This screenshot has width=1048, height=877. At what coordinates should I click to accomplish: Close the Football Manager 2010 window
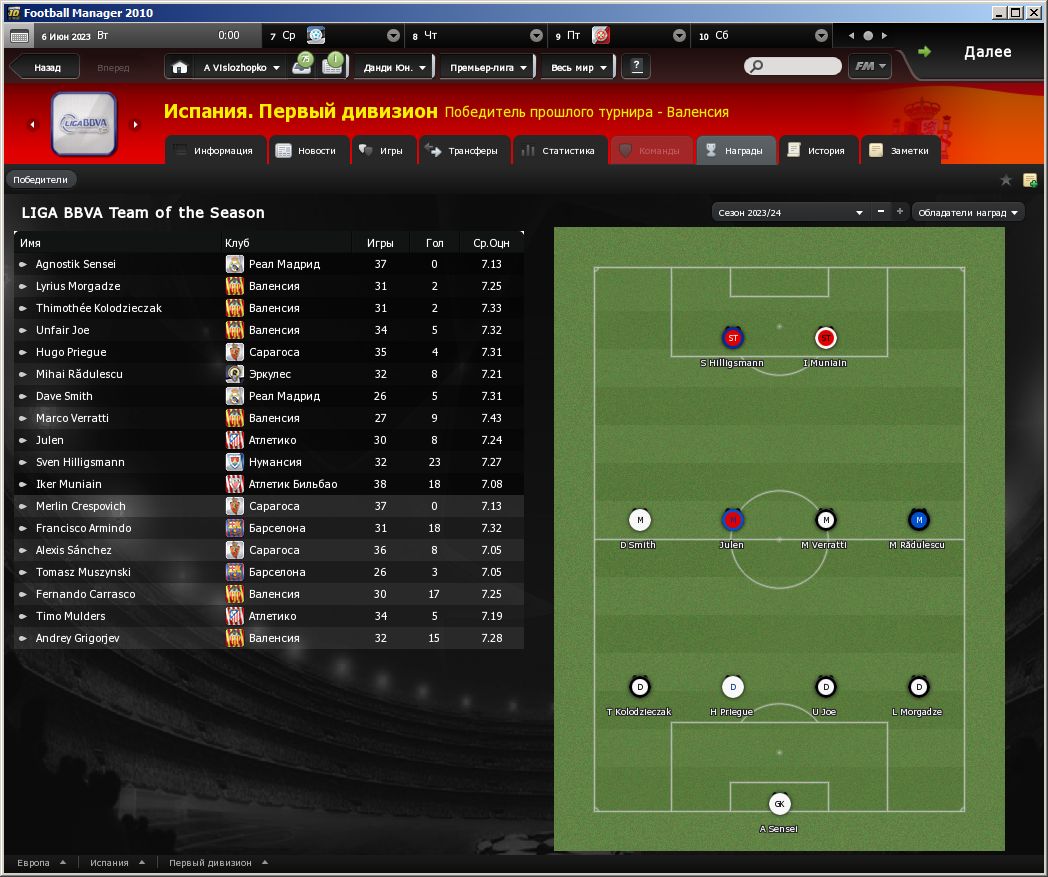(x=1035, y=13)
